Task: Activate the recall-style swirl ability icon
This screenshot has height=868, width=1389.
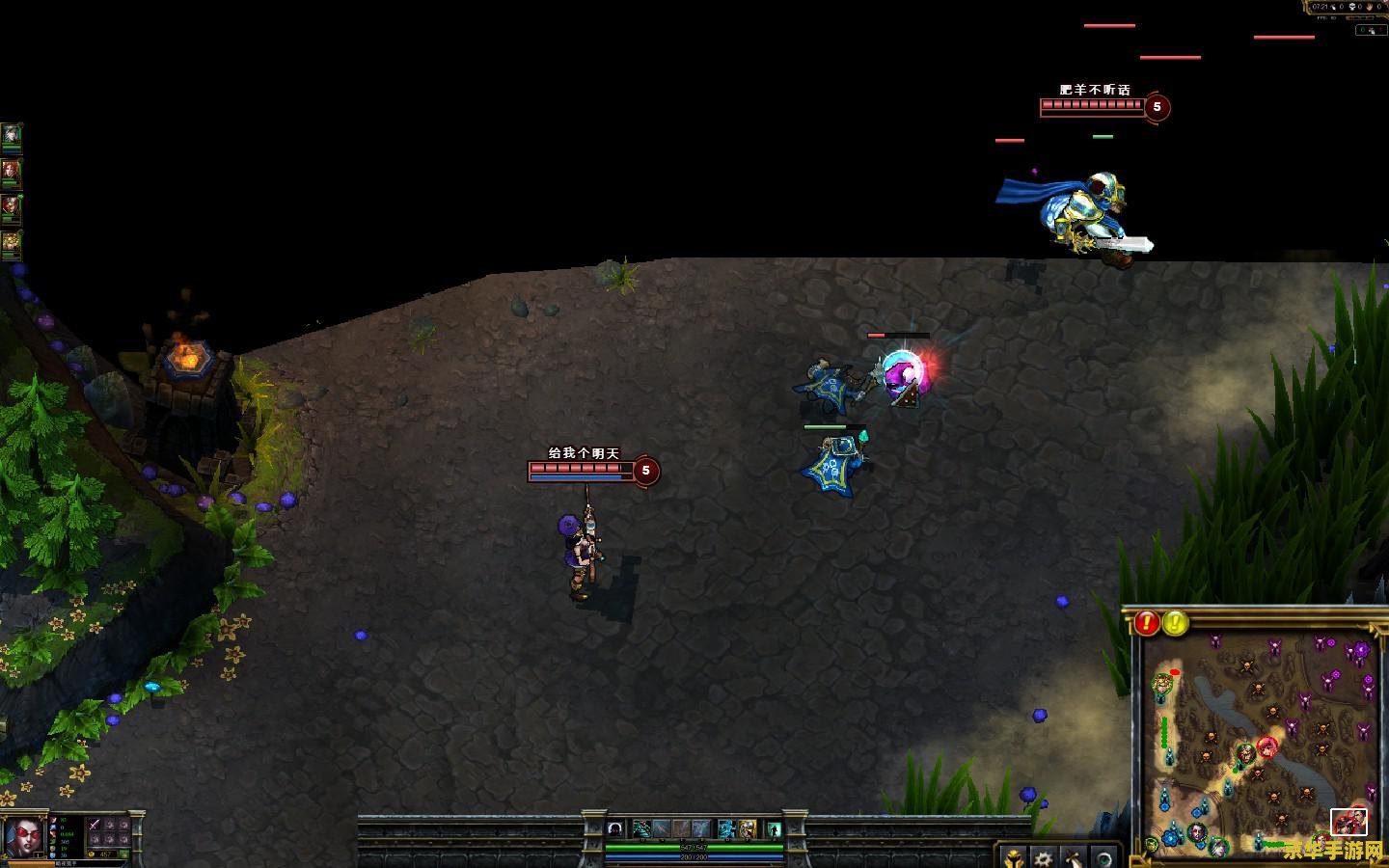Action: (x=614, y=828)
